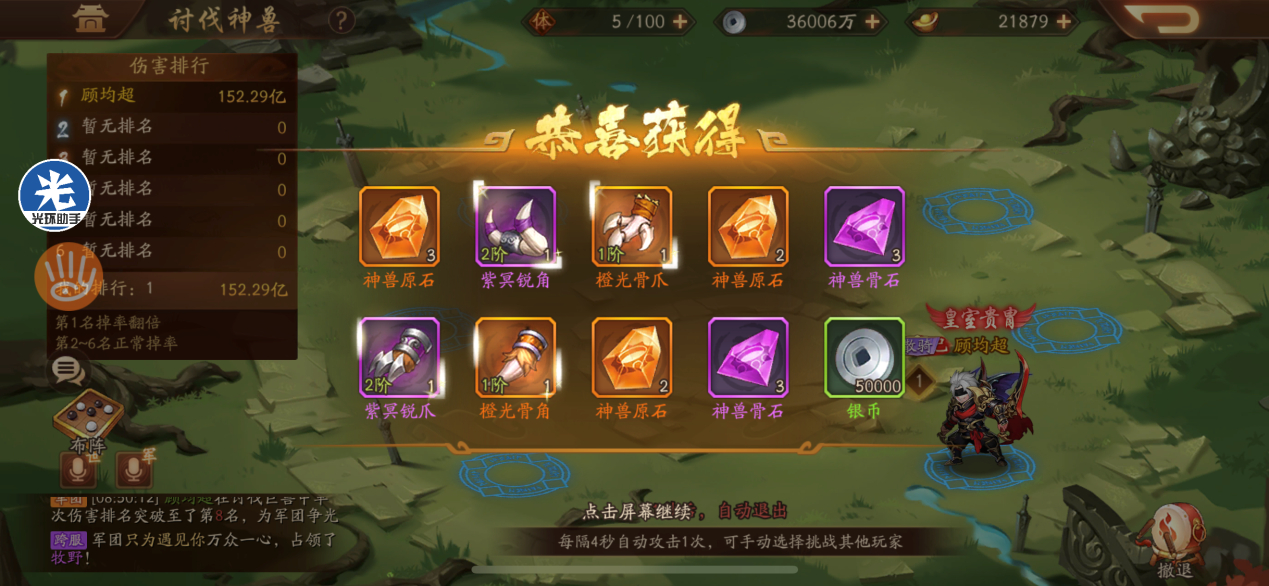Screen dimensions: 1269x586
Task: Open the chat speech bubble icon
Action: click(x=68, y=371)
